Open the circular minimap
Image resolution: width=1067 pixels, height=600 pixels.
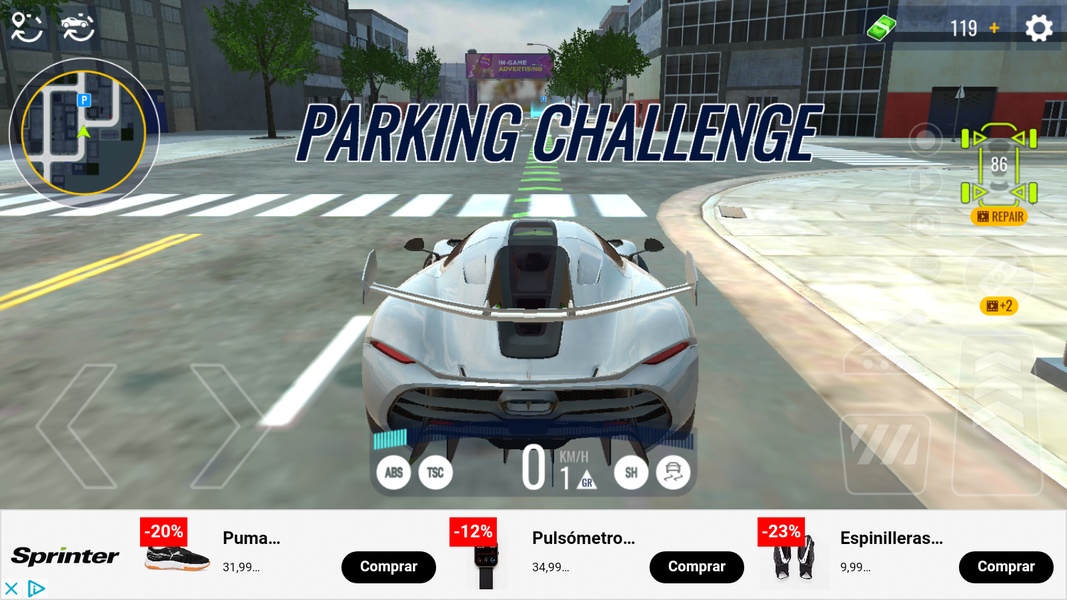point(84,132)
